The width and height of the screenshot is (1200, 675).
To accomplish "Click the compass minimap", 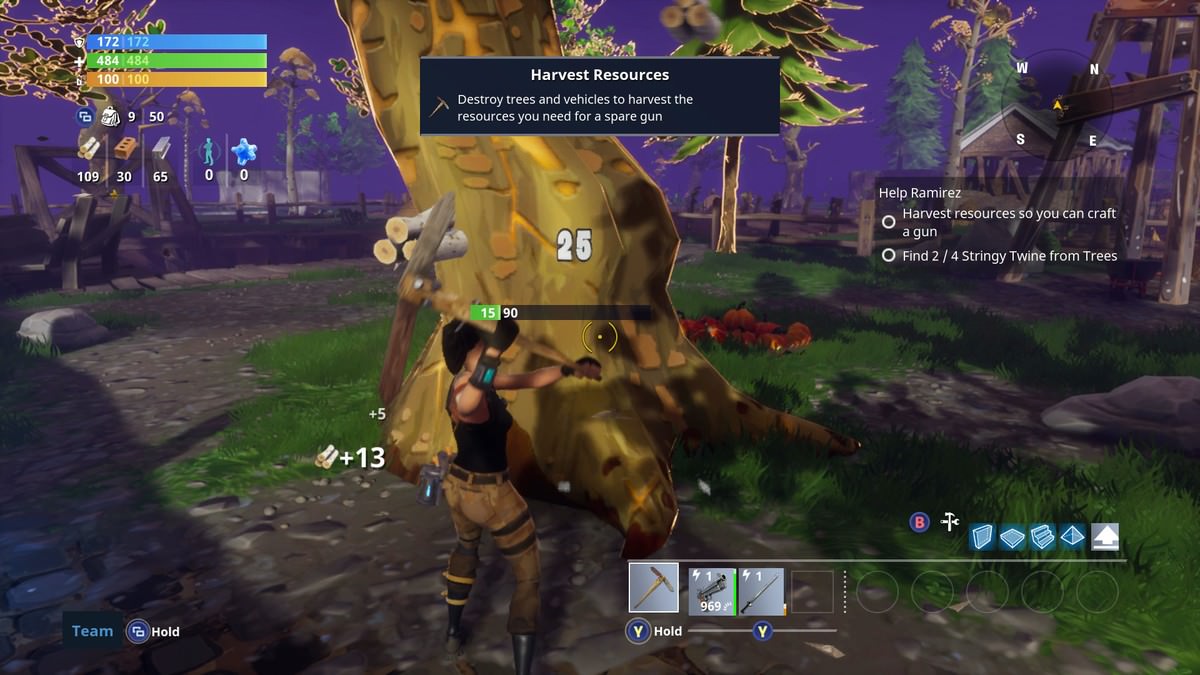I will click(1057, 104).
